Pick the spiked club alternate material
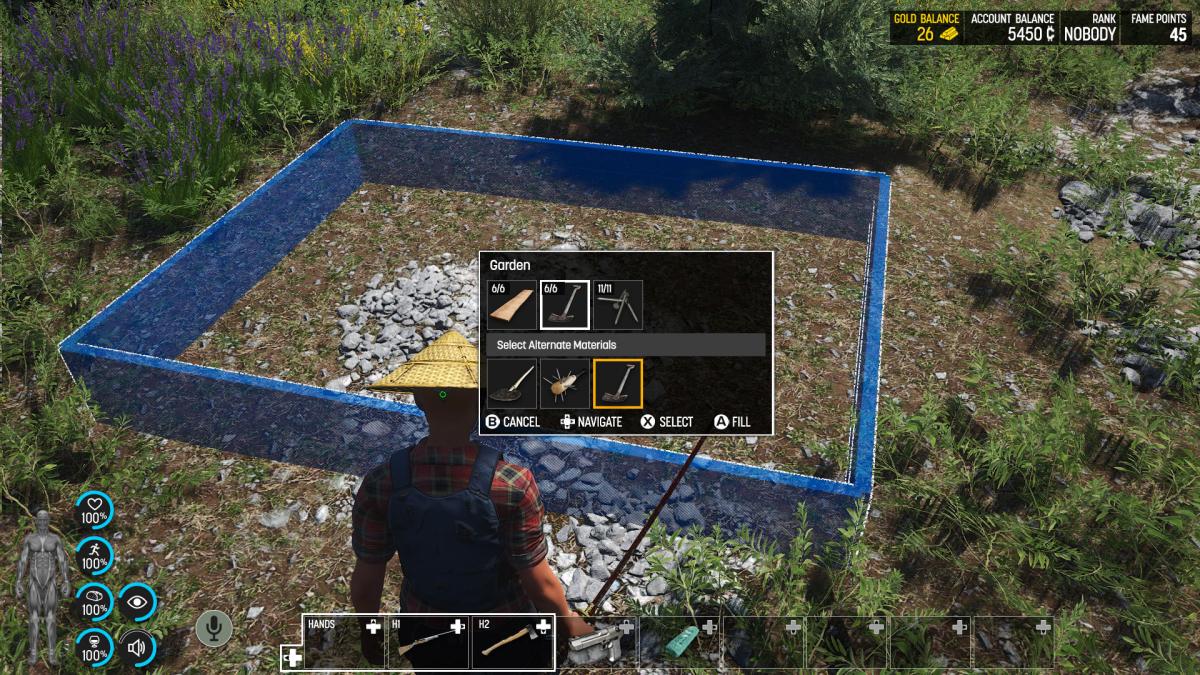1200x675 pixels. point(564,384)
